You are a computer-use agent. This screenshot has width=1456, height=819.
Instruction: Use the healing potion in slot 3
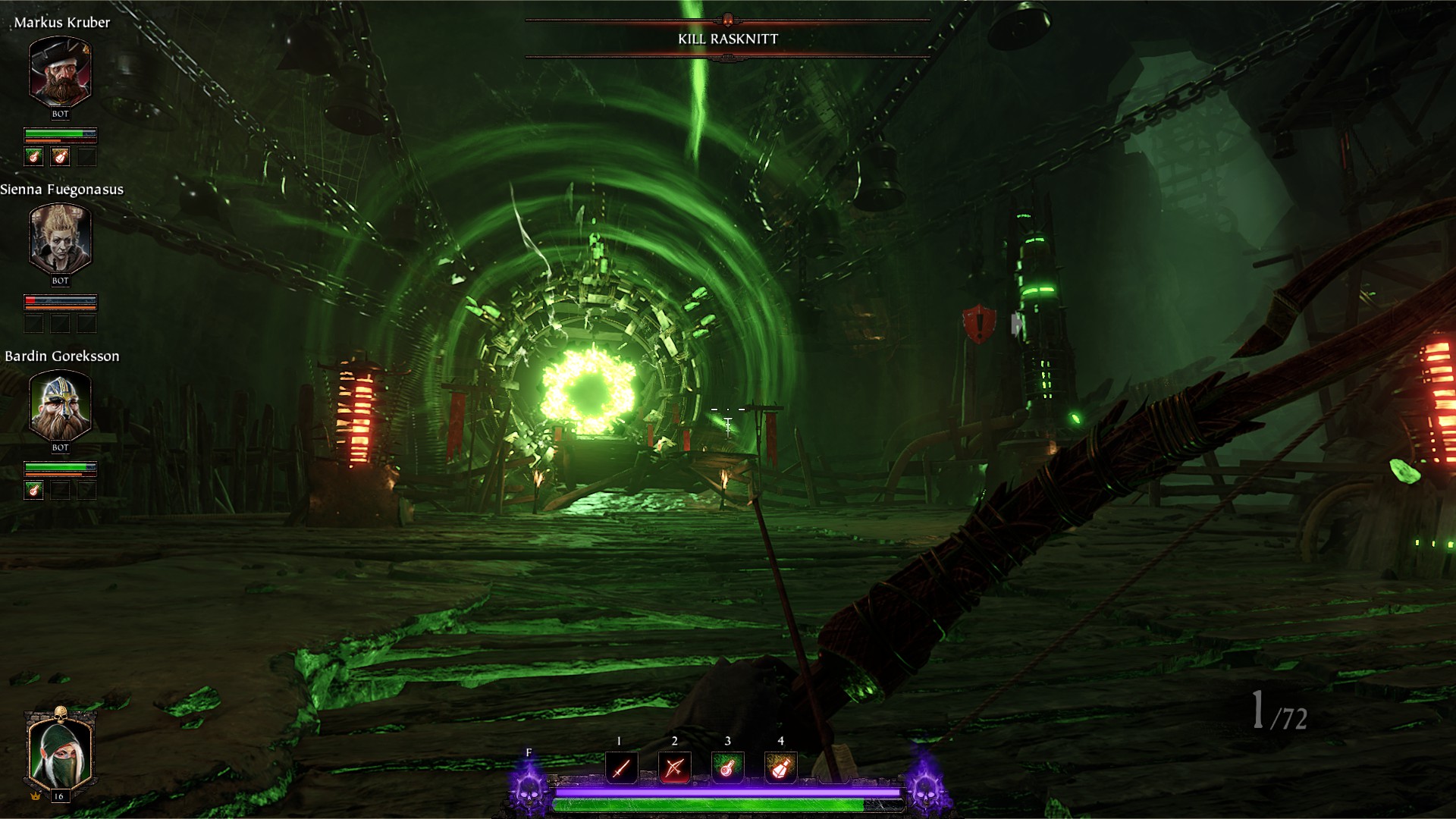point(727,768)
